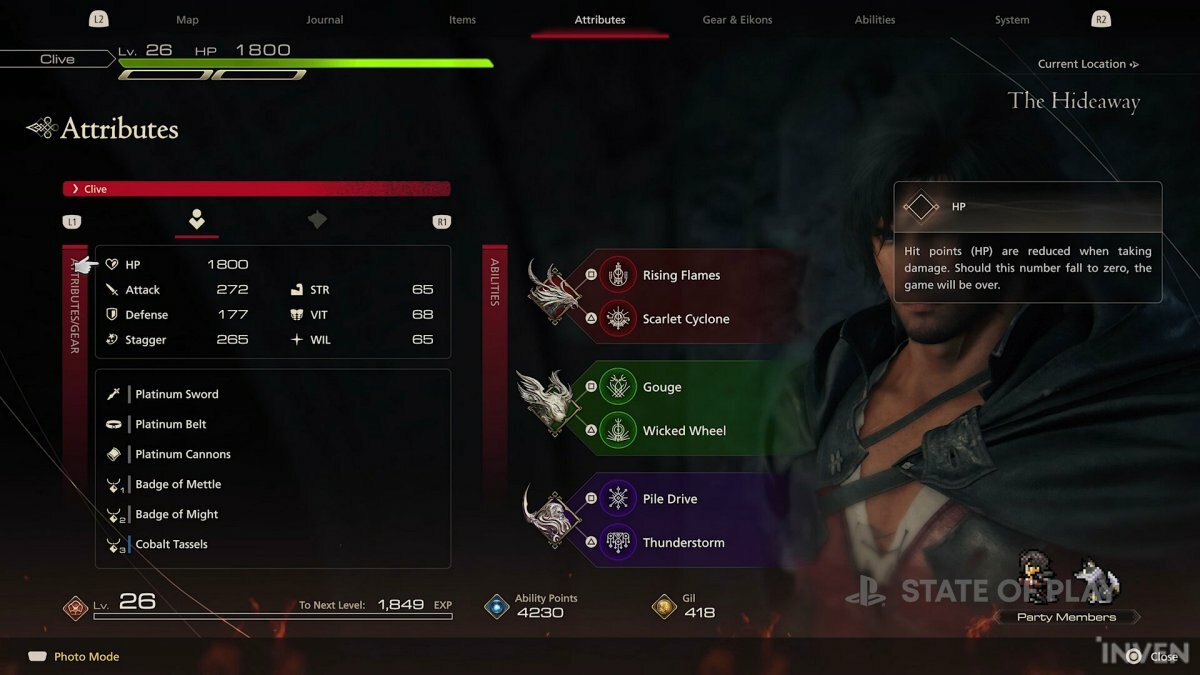1200x675 pixels.
Task: Select the Stagger stat row
Action: tap(178, 340)
